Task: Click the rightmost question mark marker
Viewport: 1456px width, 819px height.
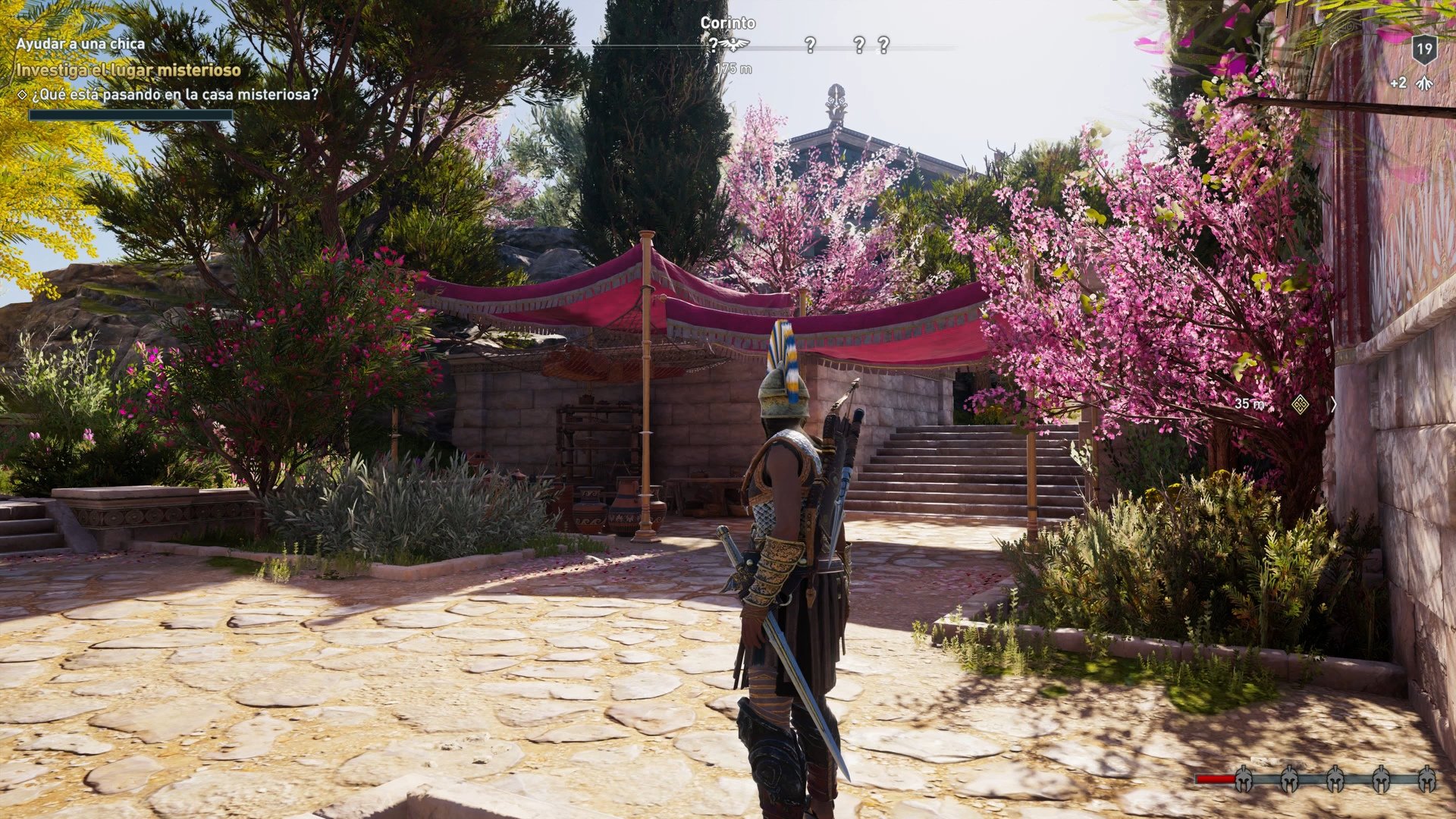Action: tap(883, 45)
